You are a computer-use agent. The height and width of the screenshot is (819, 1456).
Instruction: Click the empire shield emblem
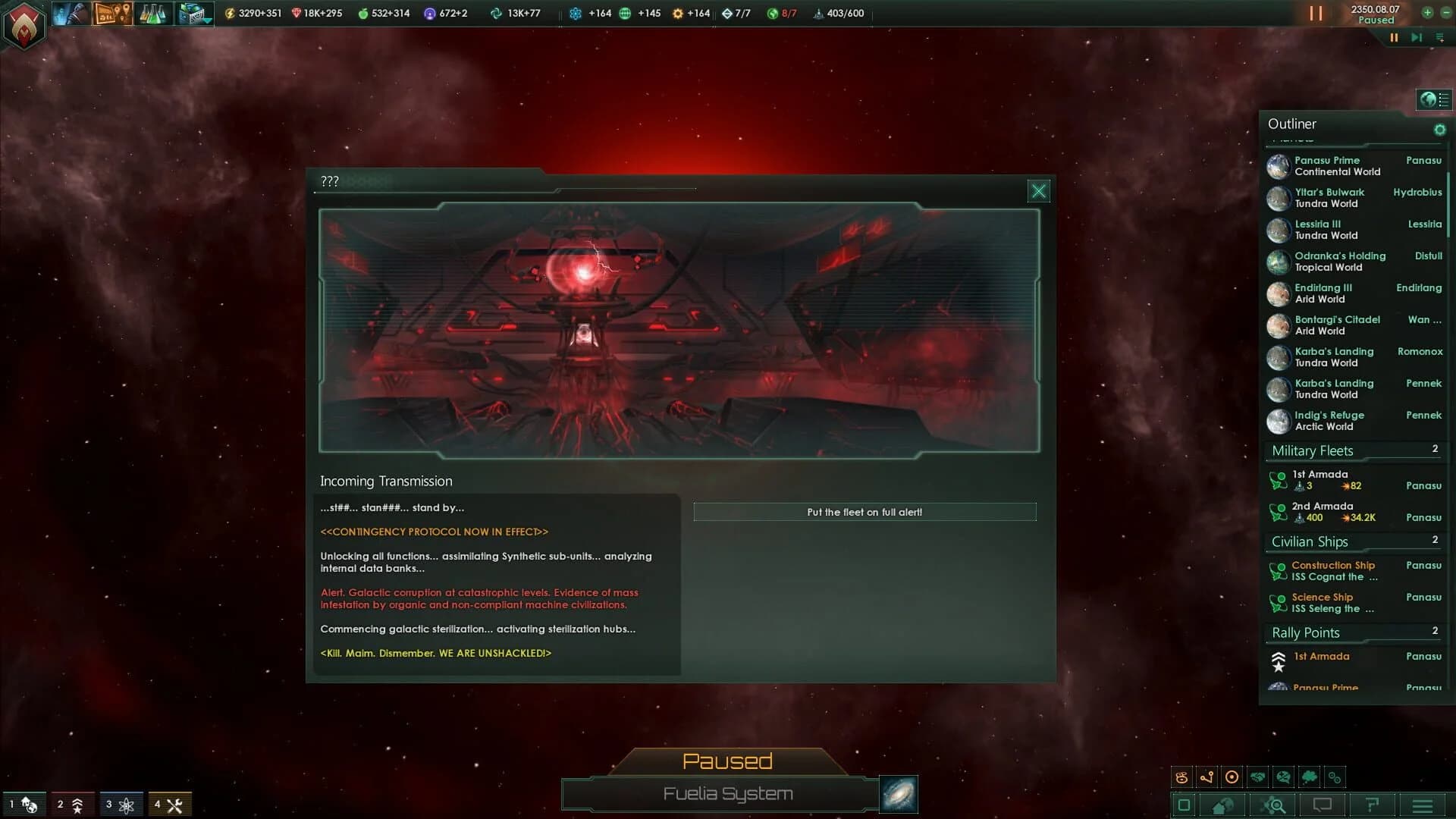(x=23, y=24)
